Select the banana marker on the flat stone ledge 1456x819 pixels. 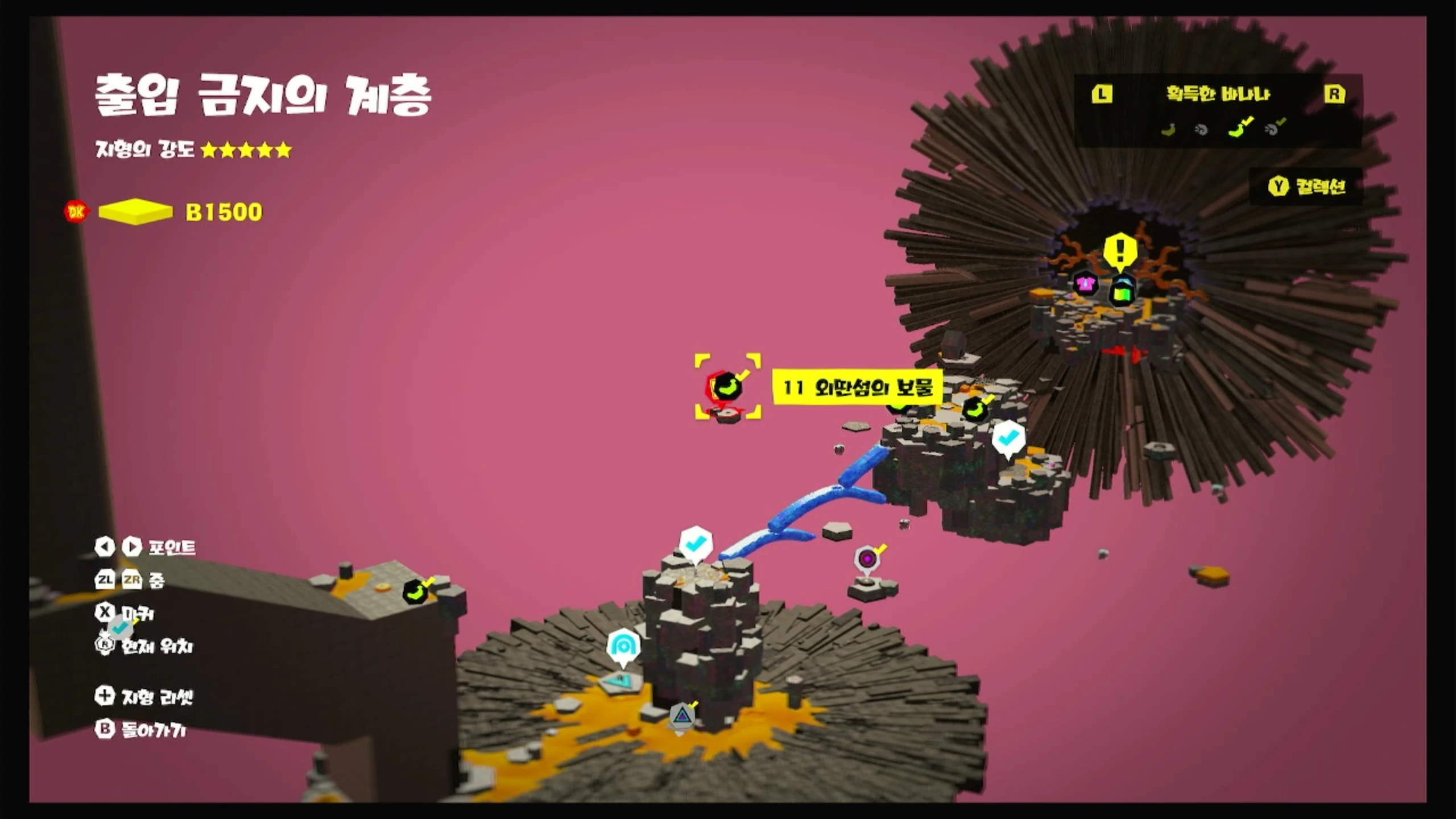(417, 592)
